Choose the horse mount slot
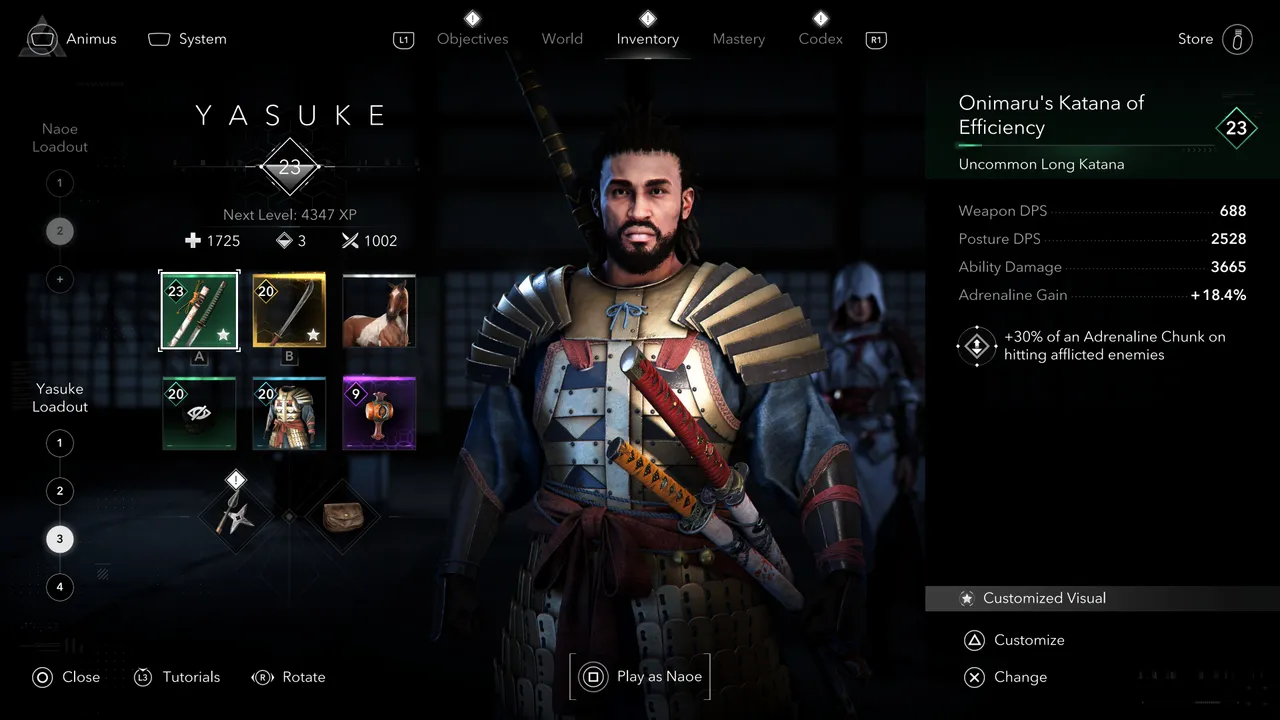 point(379,311)
